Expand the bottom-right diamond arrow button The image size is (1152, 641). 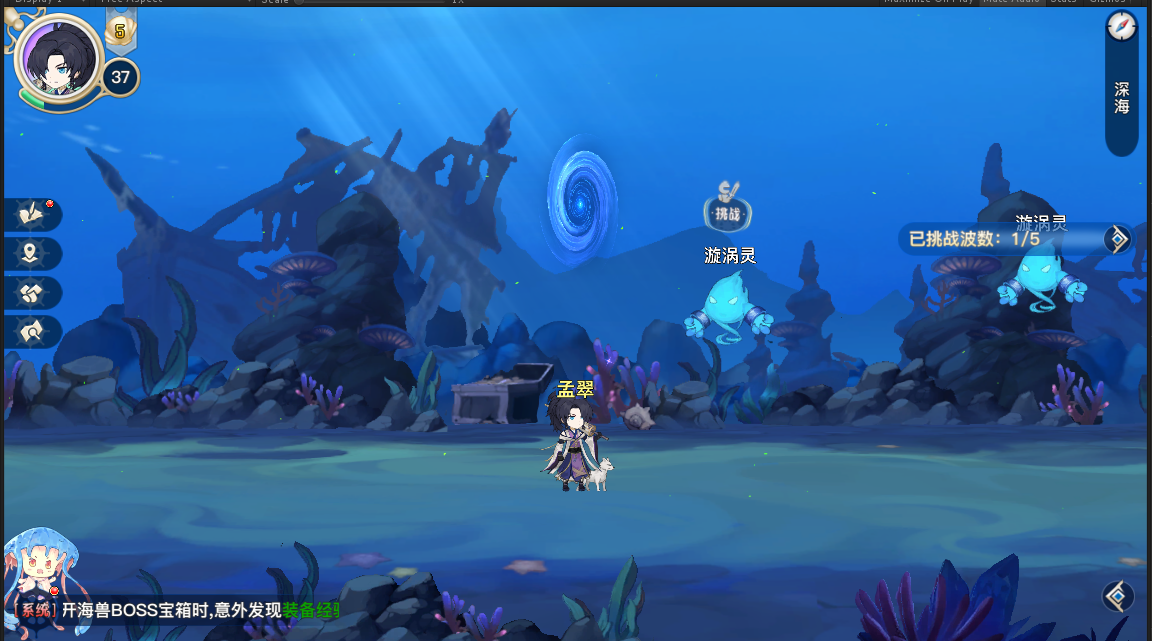point(1117,596)
